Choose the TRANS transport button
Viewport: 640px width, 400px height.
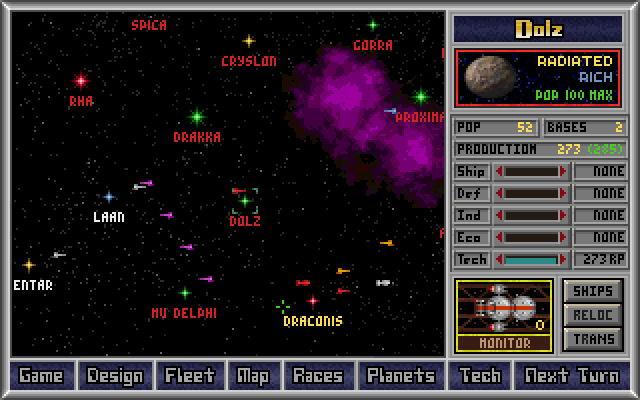[593, 339]
